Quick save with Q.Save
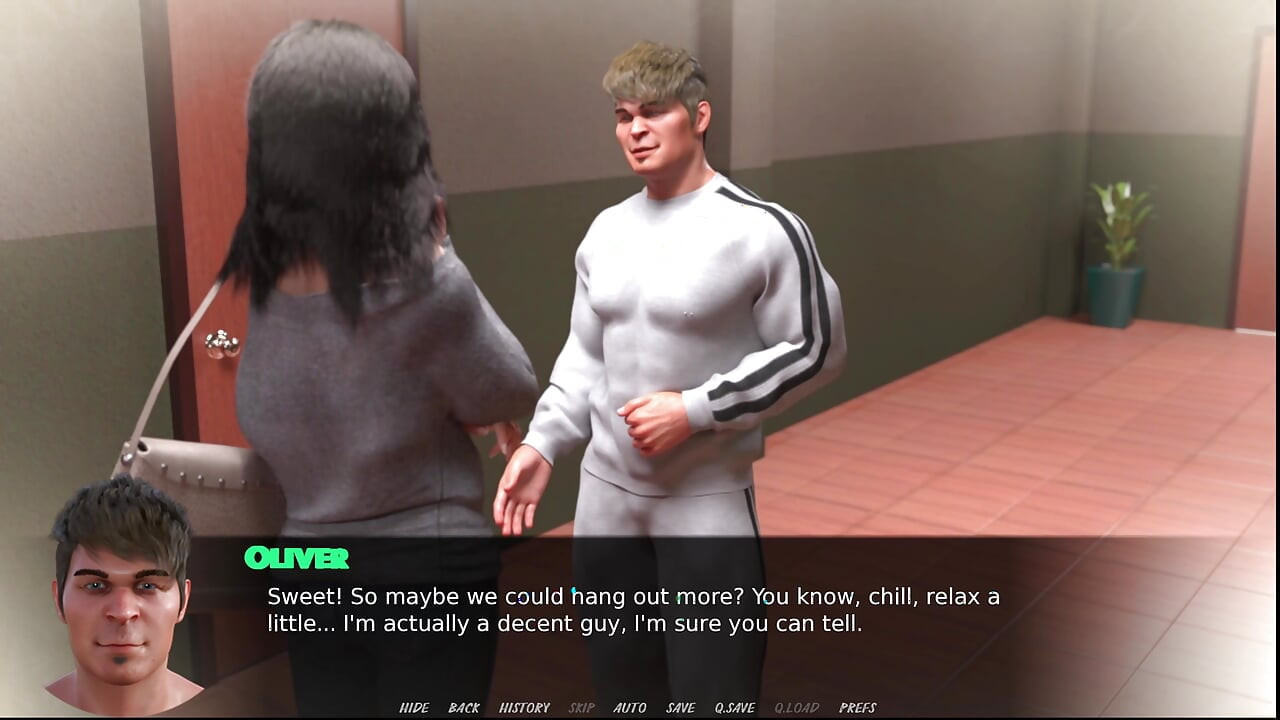 tap(734, 708)
